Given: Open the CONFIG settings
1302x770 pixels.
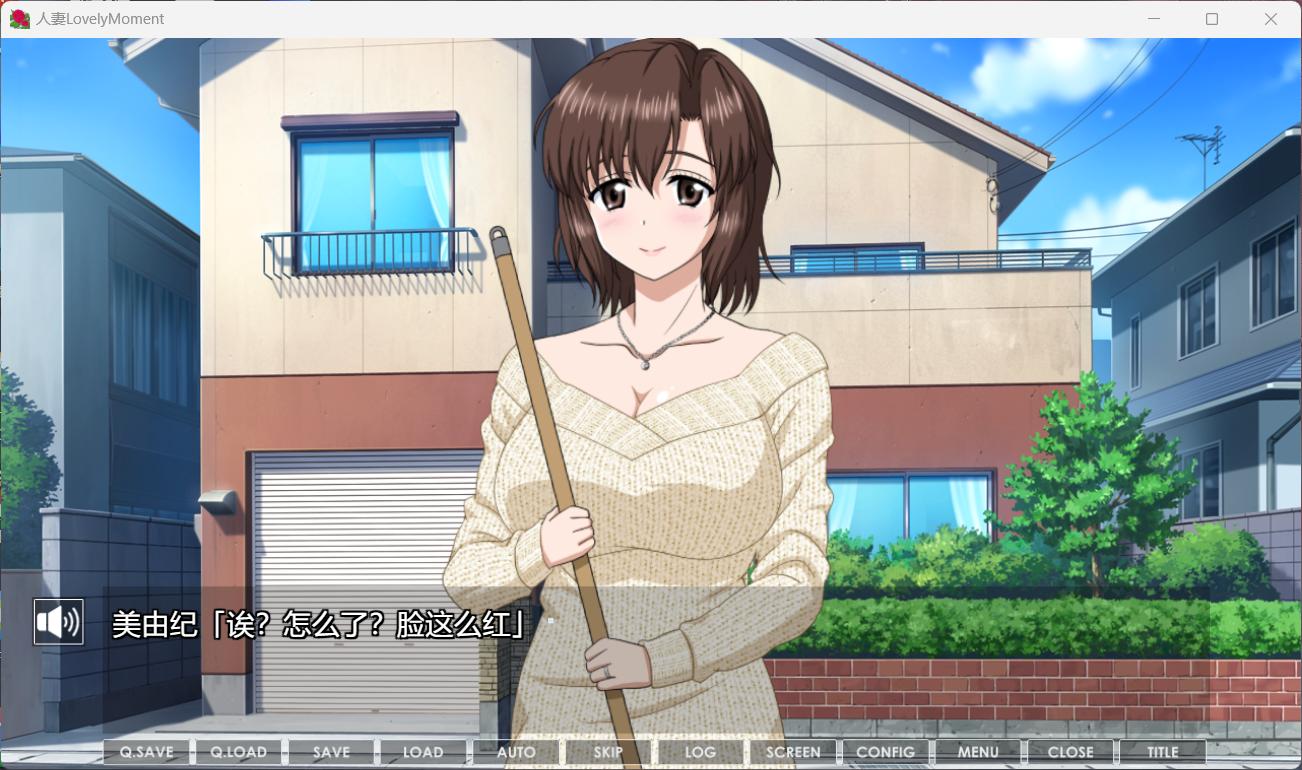Looking at the screenshot, I should (x=885, y=752).
